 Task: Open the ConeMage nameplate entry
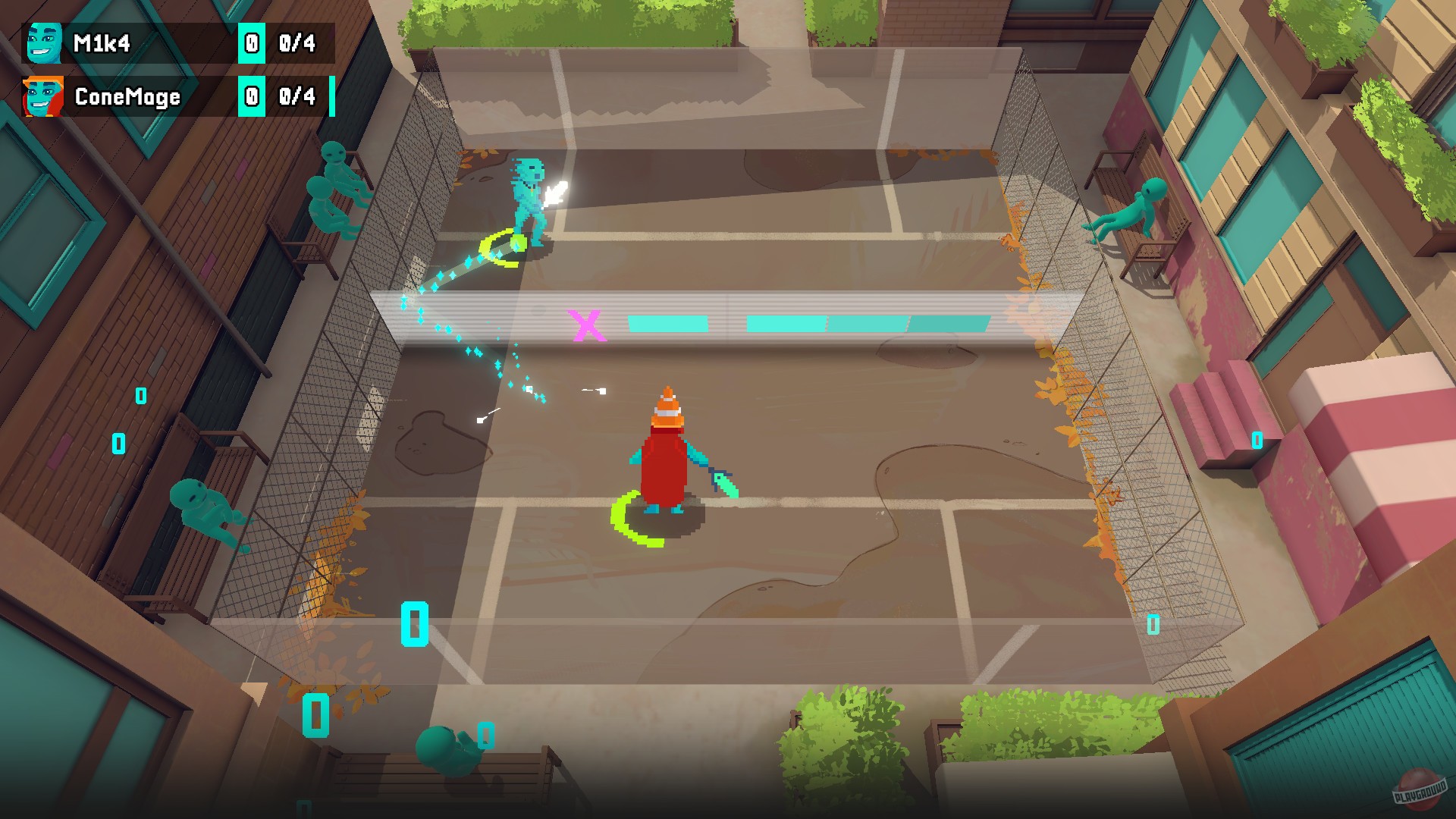[125, 97]
